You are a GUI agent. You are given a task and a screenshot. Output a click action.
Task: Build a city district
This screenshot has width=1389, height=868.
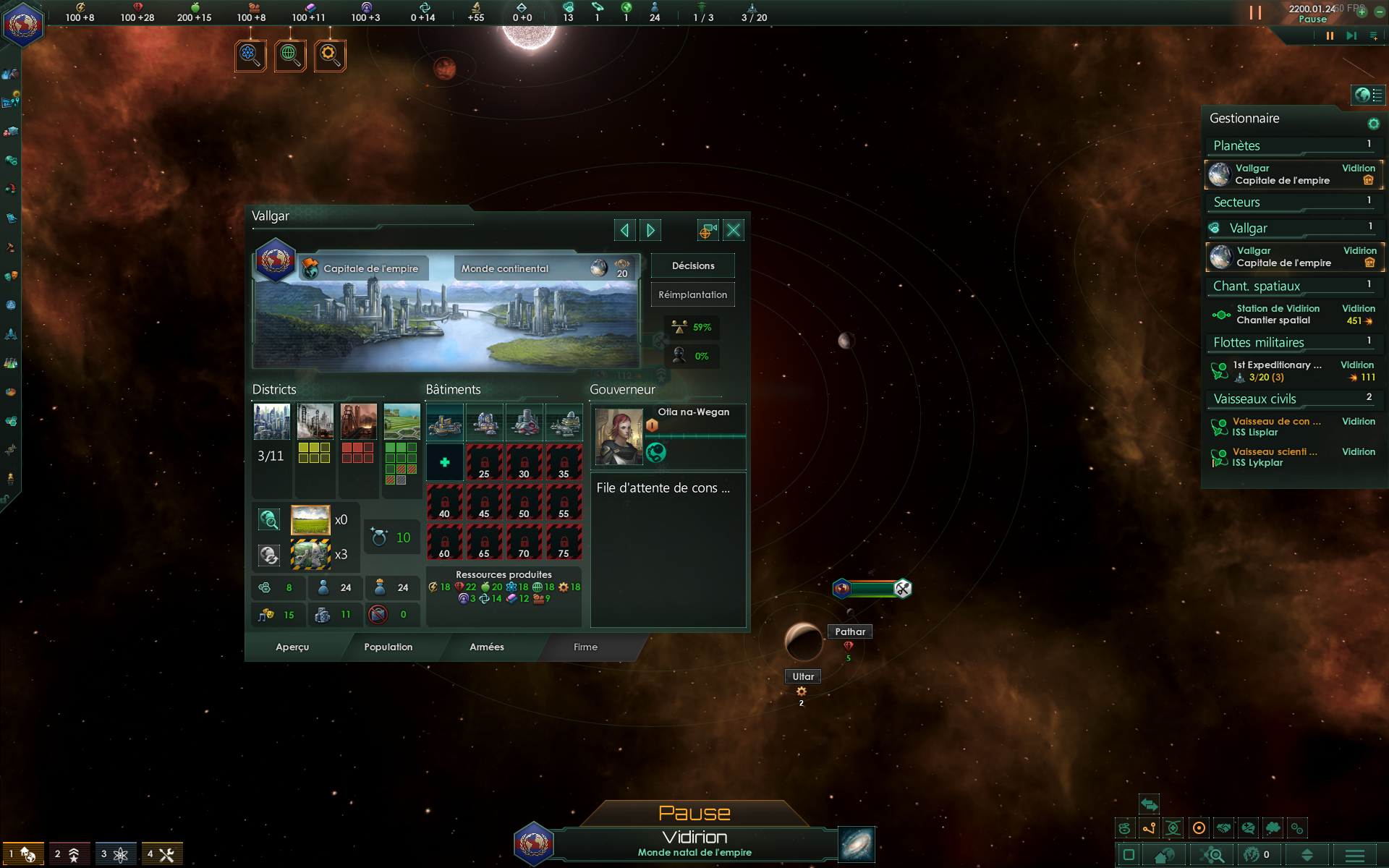click(x=272, y=422)
